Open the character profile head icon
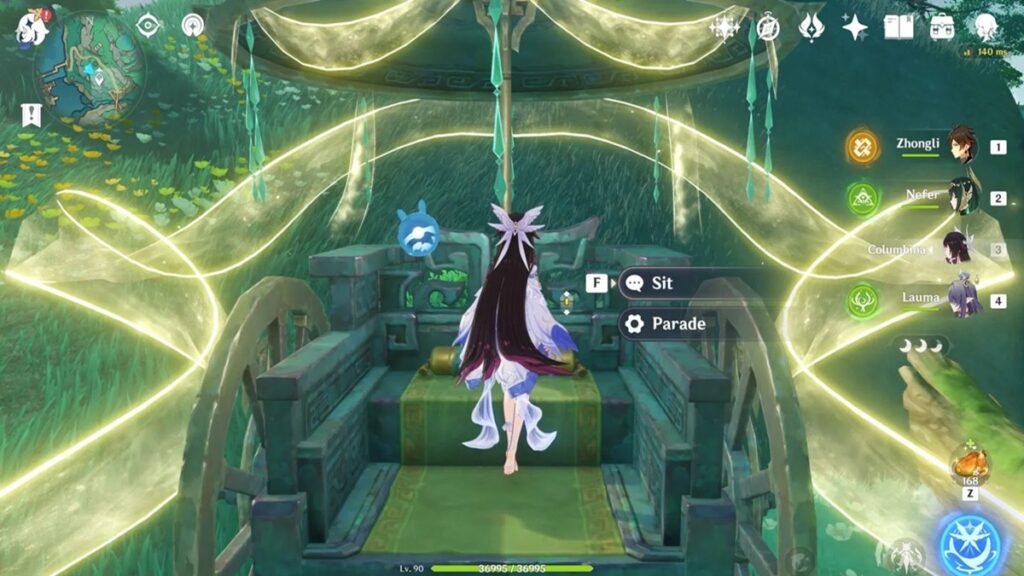This screenshot has height=576, width=1024. (985, 27)
